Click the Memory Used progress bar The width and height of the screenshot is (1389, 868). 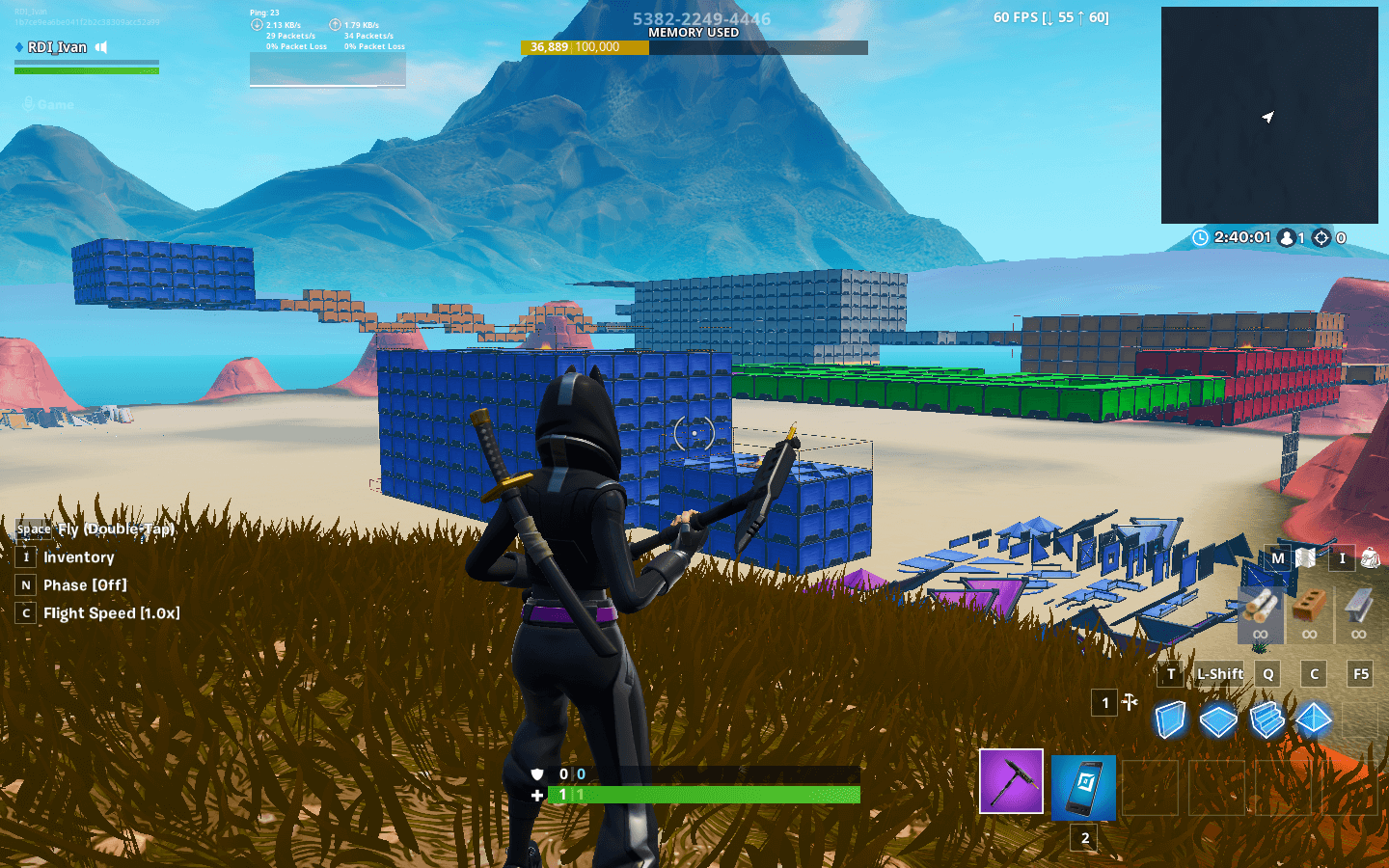[x=694, y=45]
